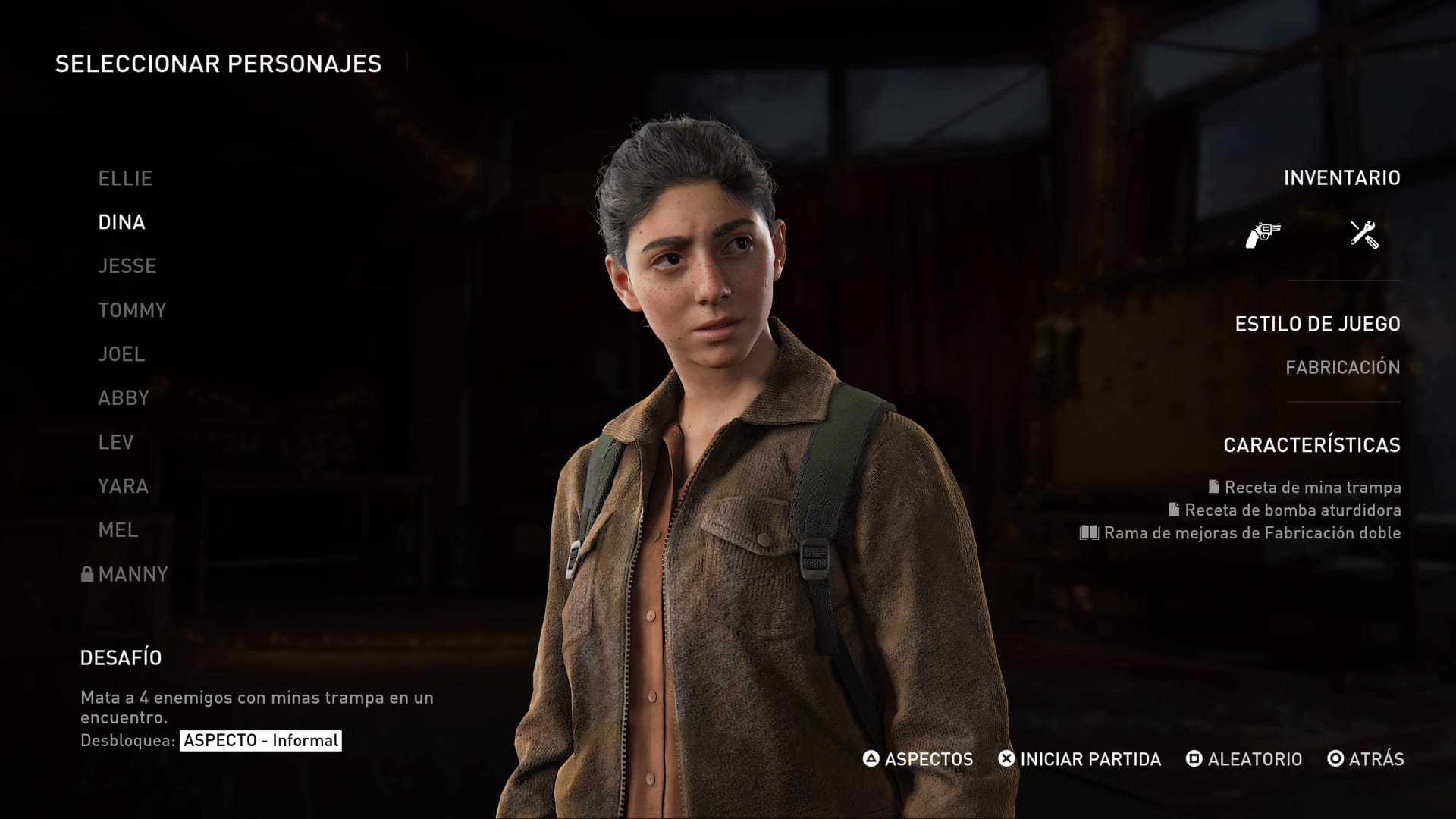Click the ASPECTO - Informal unlock reward
Screen dimensions: 1456x819
tap(260, 740)
